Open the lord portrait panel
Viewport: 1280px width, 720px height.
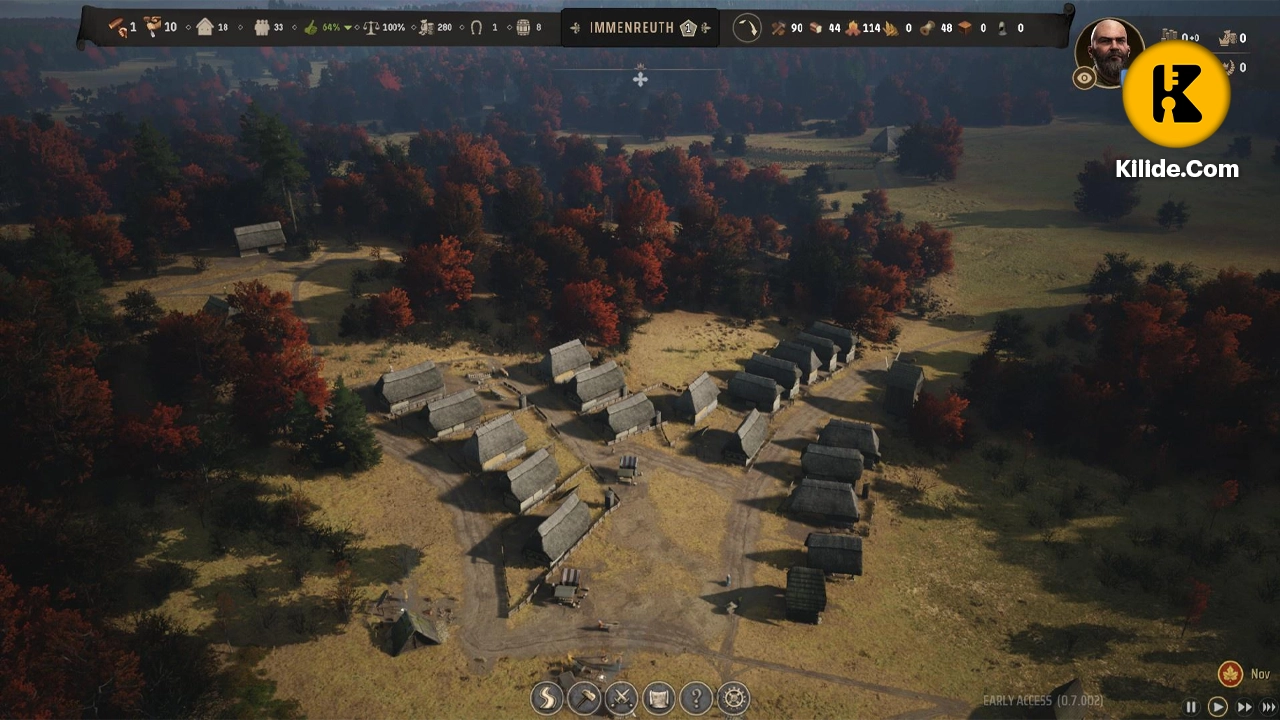1106,50
